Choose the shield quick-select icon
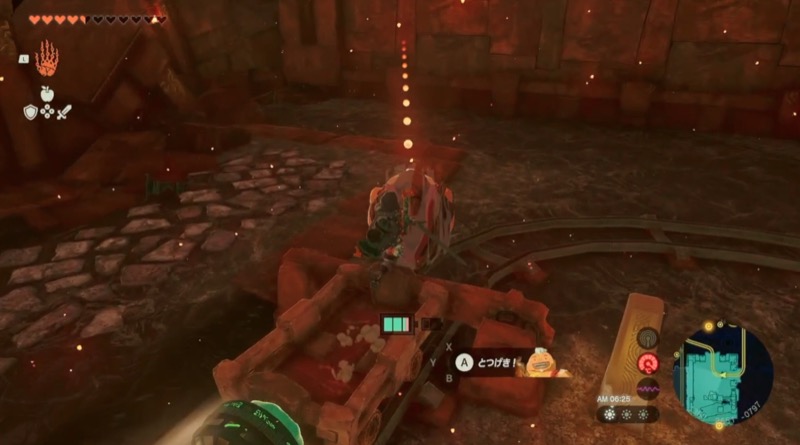 click(x=31, y=110)
